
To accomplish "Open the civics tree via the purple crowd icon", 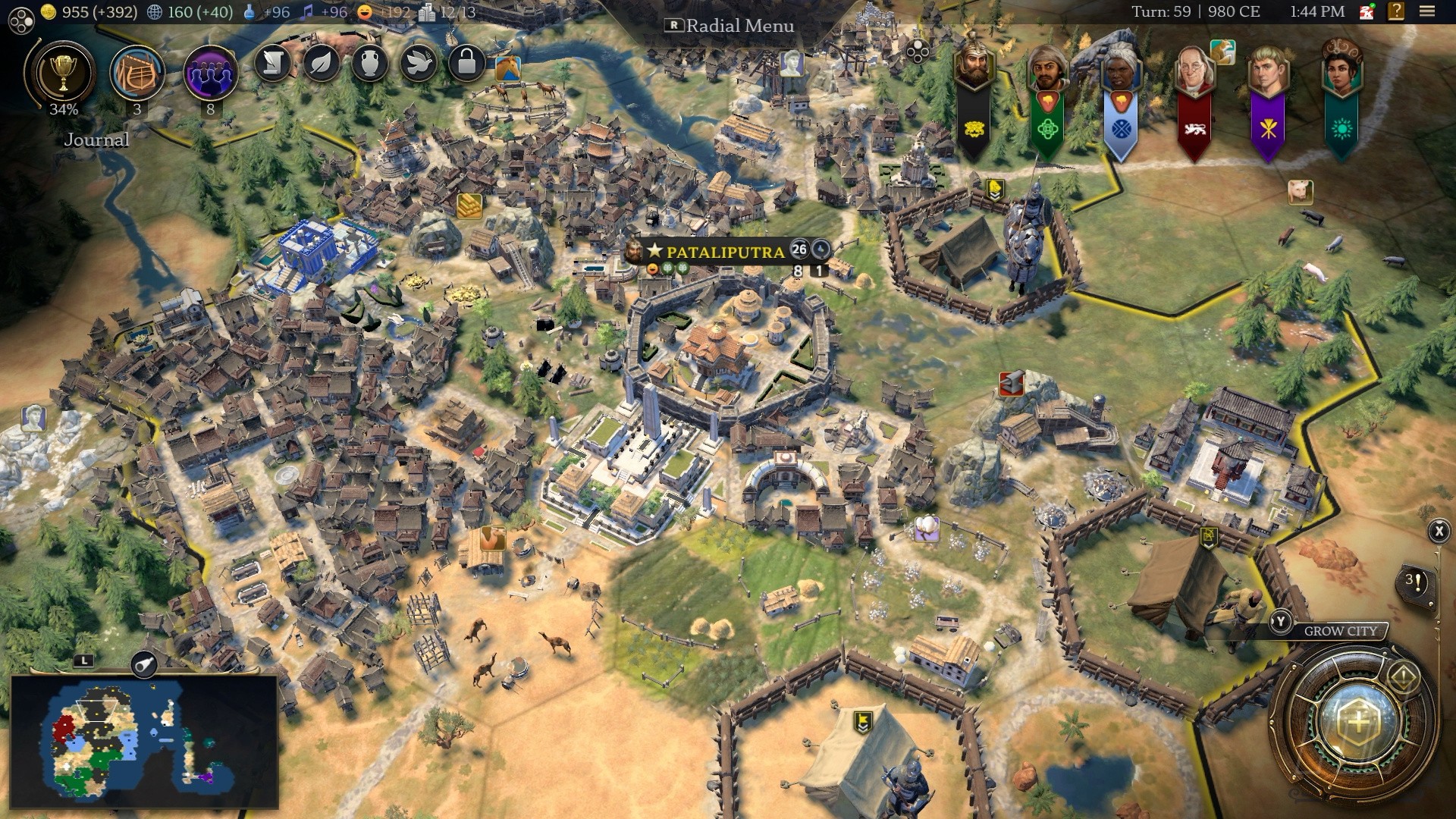I will 210,74.
